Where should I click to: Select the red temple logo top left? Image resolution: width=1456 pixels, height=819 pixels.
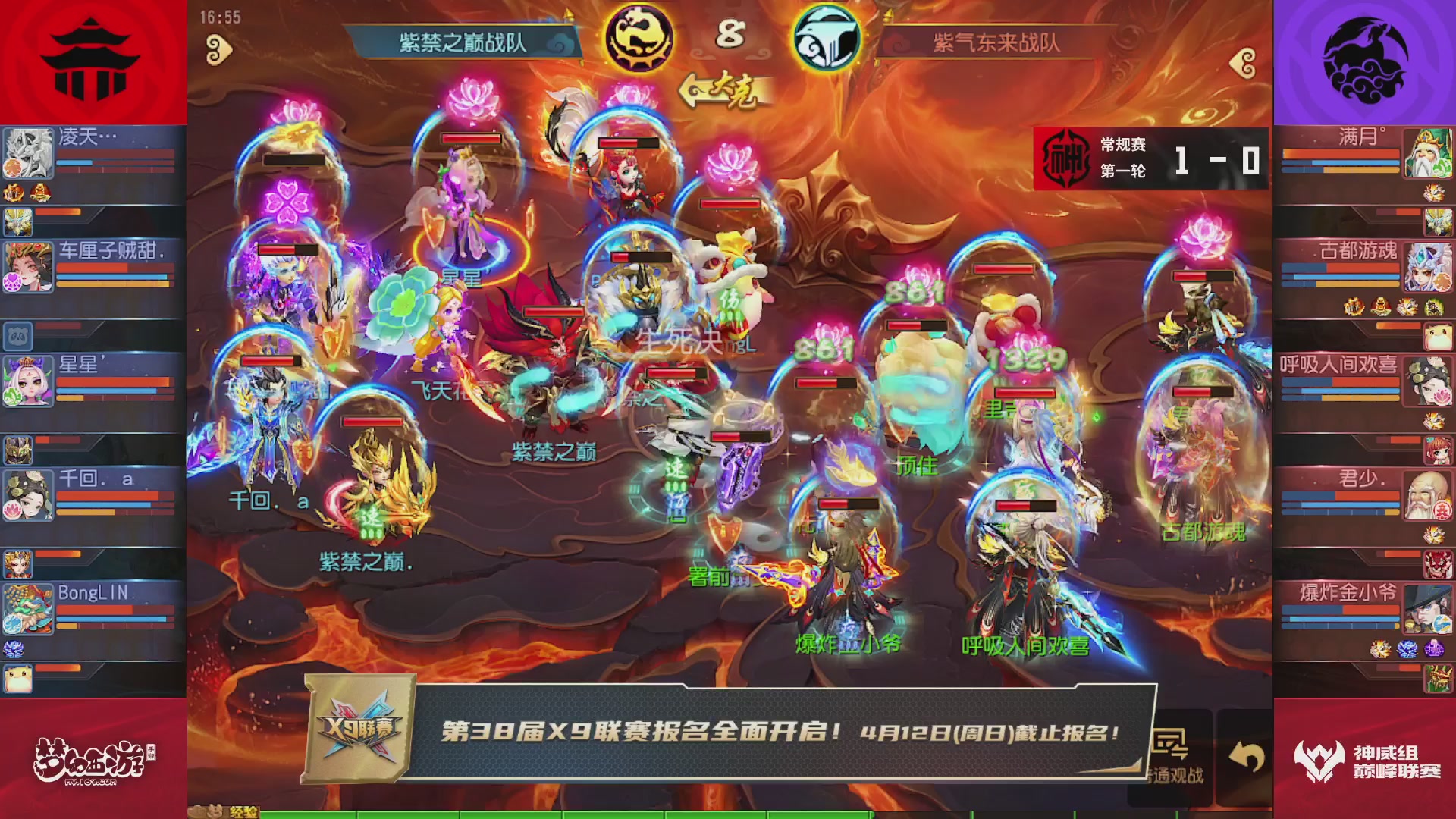pos(91,59)
